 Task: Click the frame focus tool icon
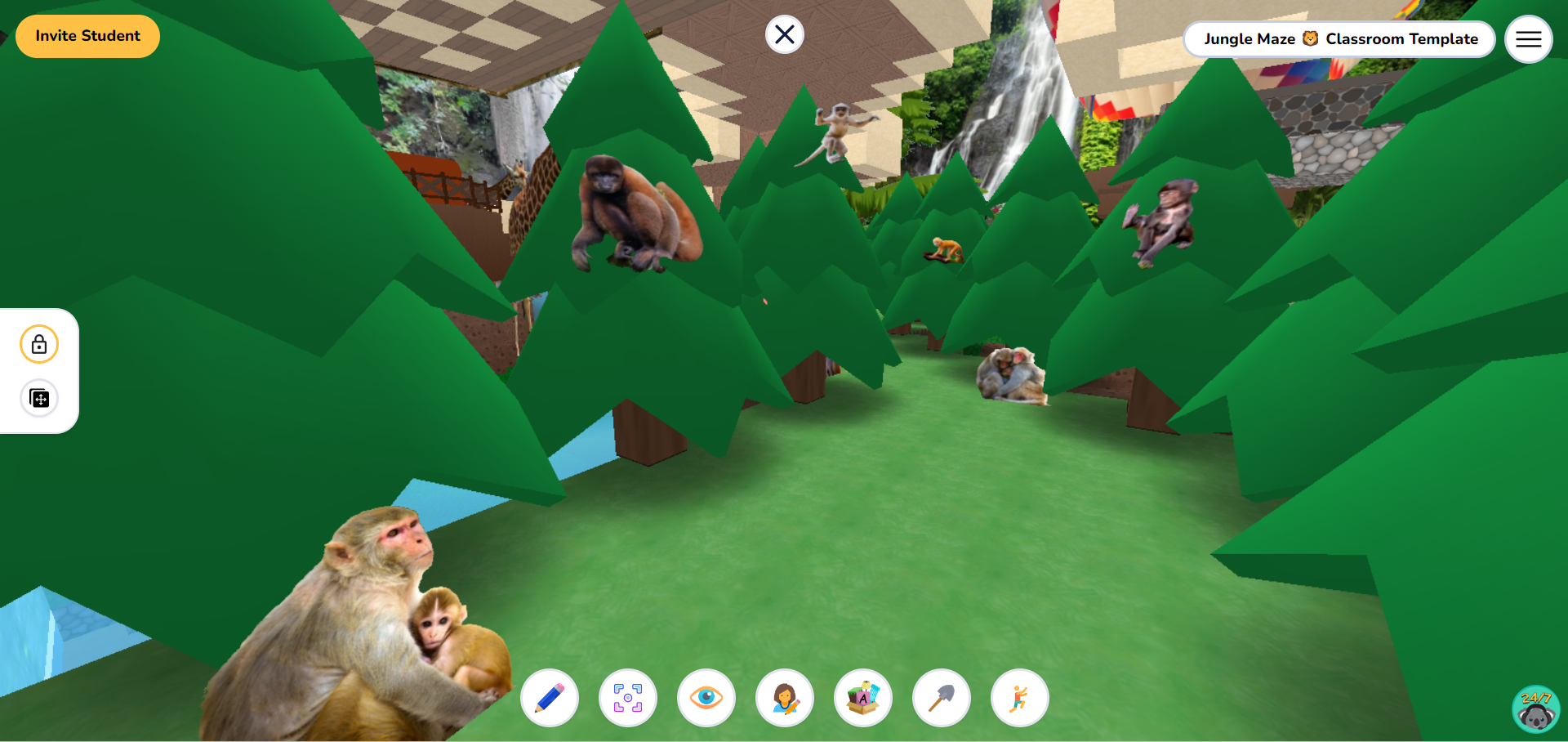click(627, 698)
